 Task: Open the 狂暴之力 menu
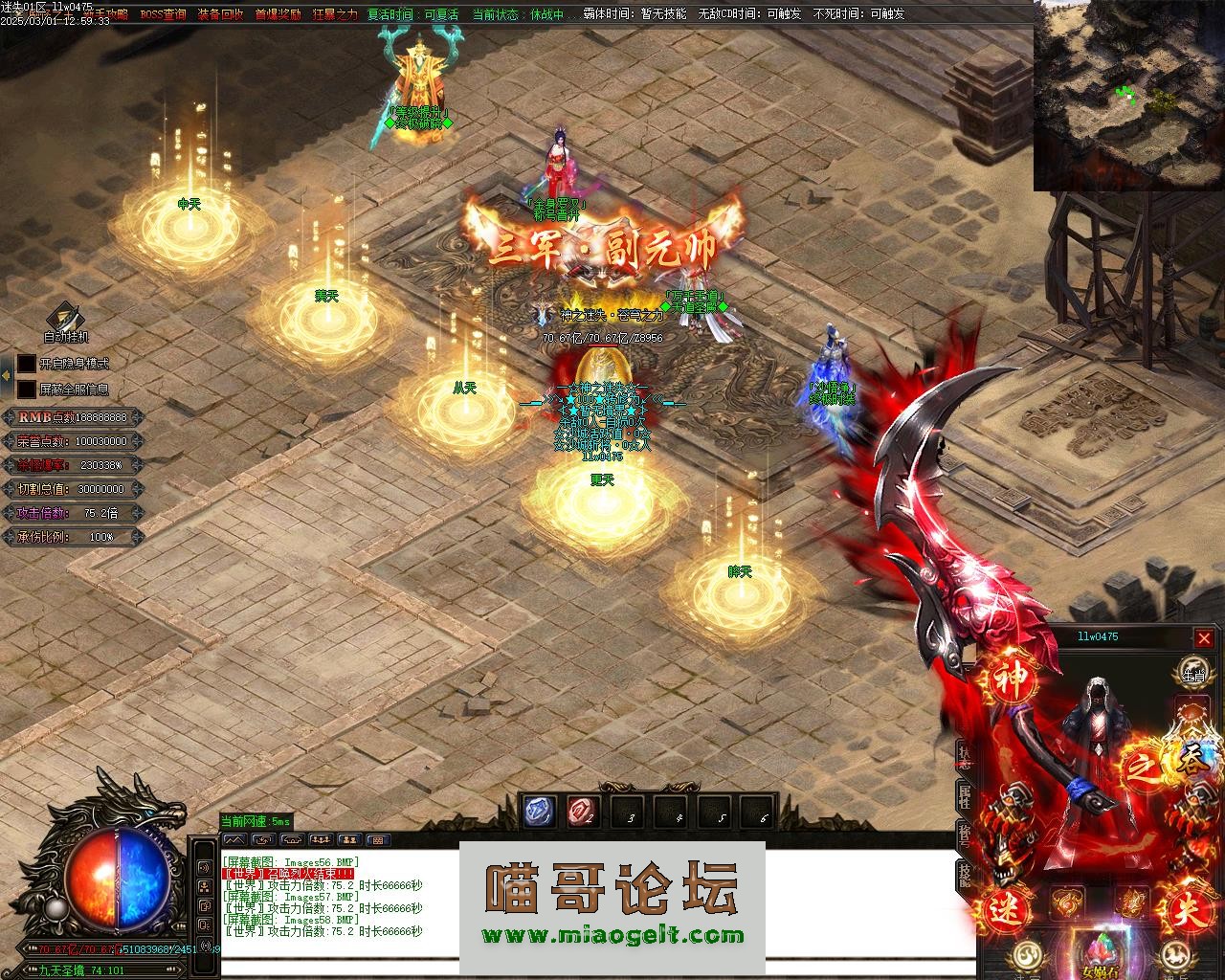335,14
